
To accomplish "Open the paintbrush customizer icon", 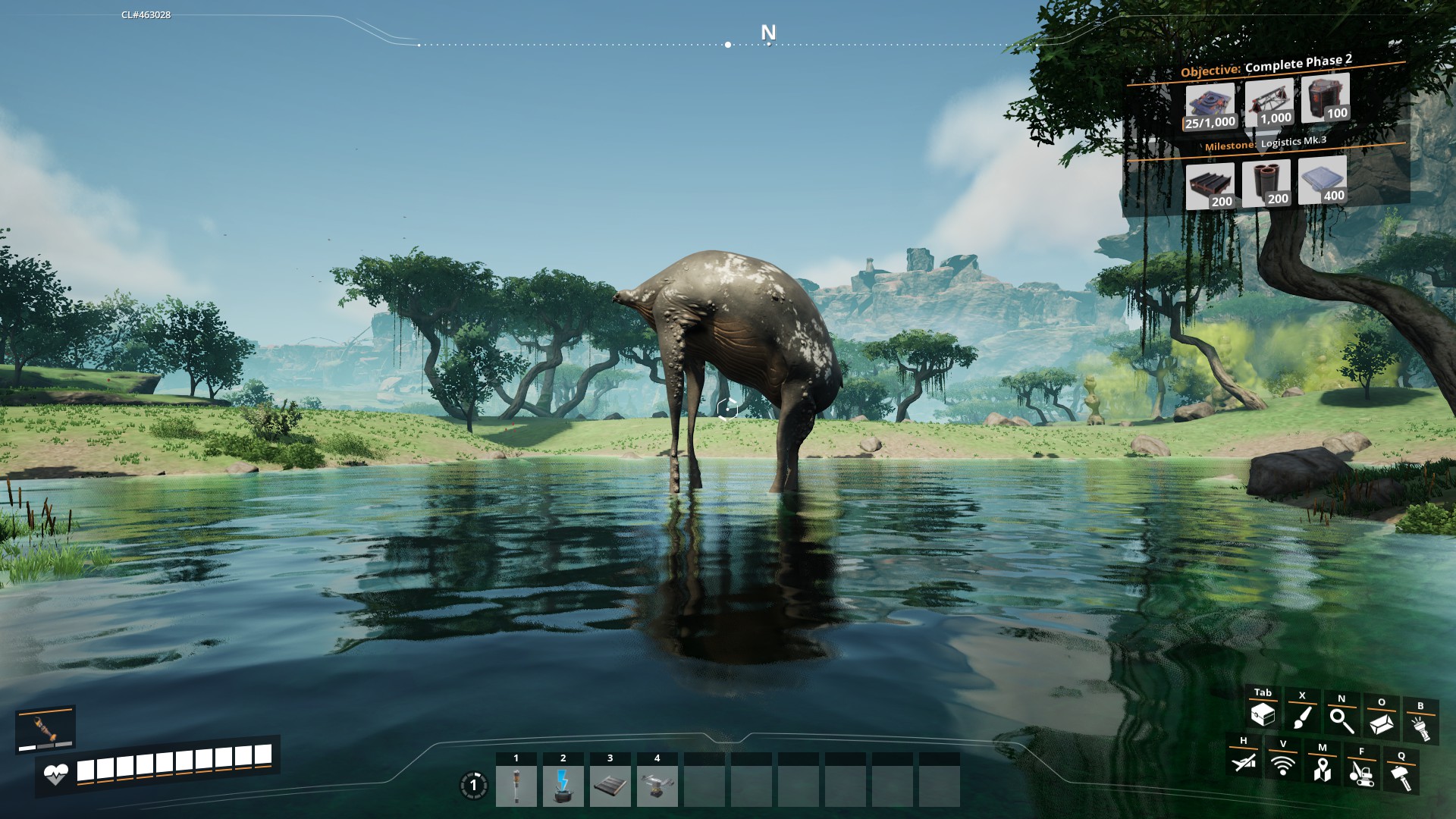I will pyautogui.click(x=1302, y=718).
